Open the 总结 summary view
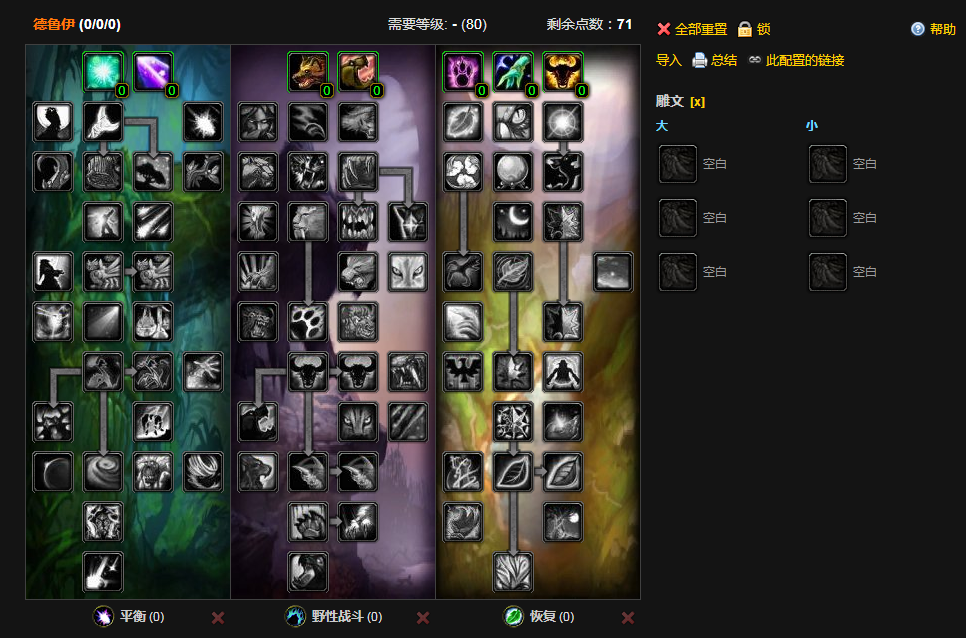966x638 pixels. tap(715, 60)
